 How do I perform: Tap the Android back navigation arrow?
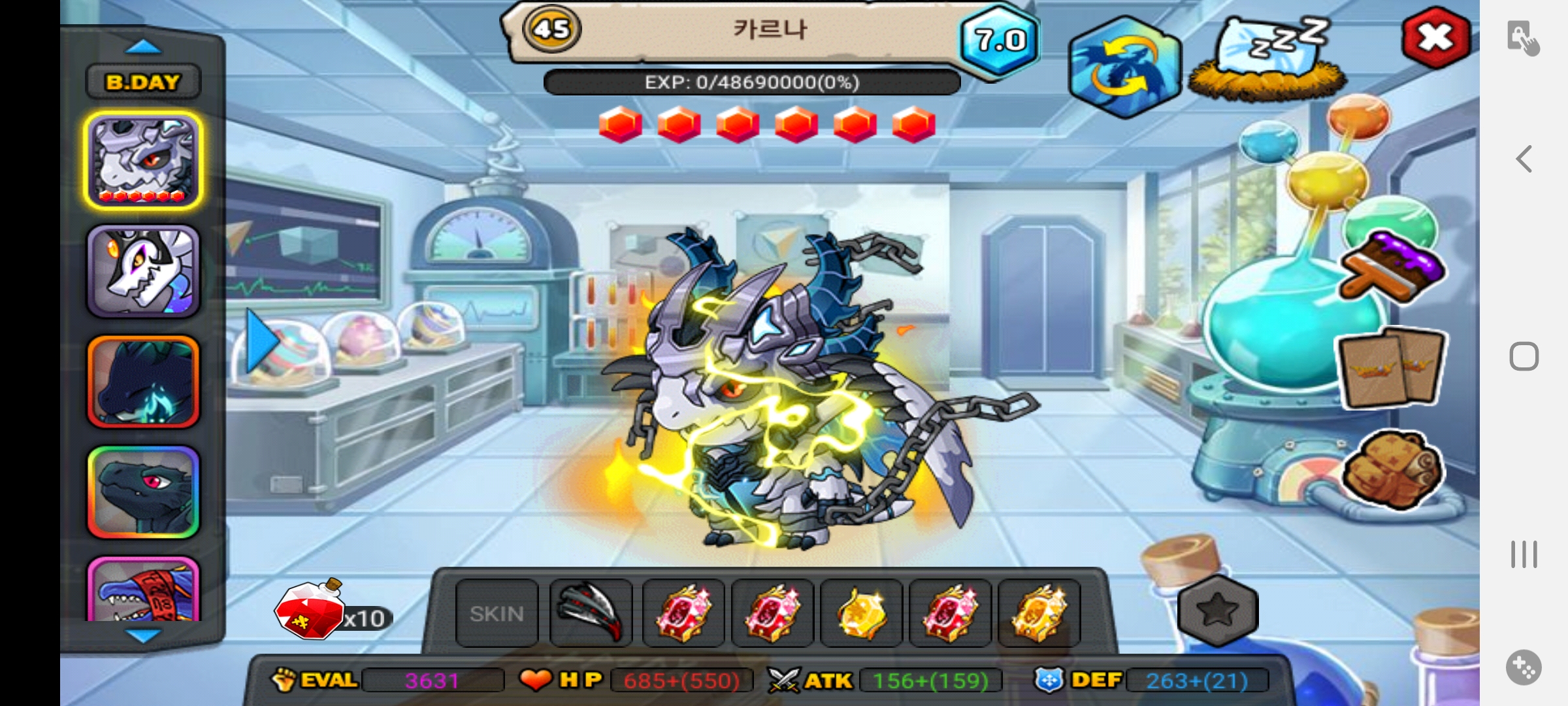[x=1524, y=159]
